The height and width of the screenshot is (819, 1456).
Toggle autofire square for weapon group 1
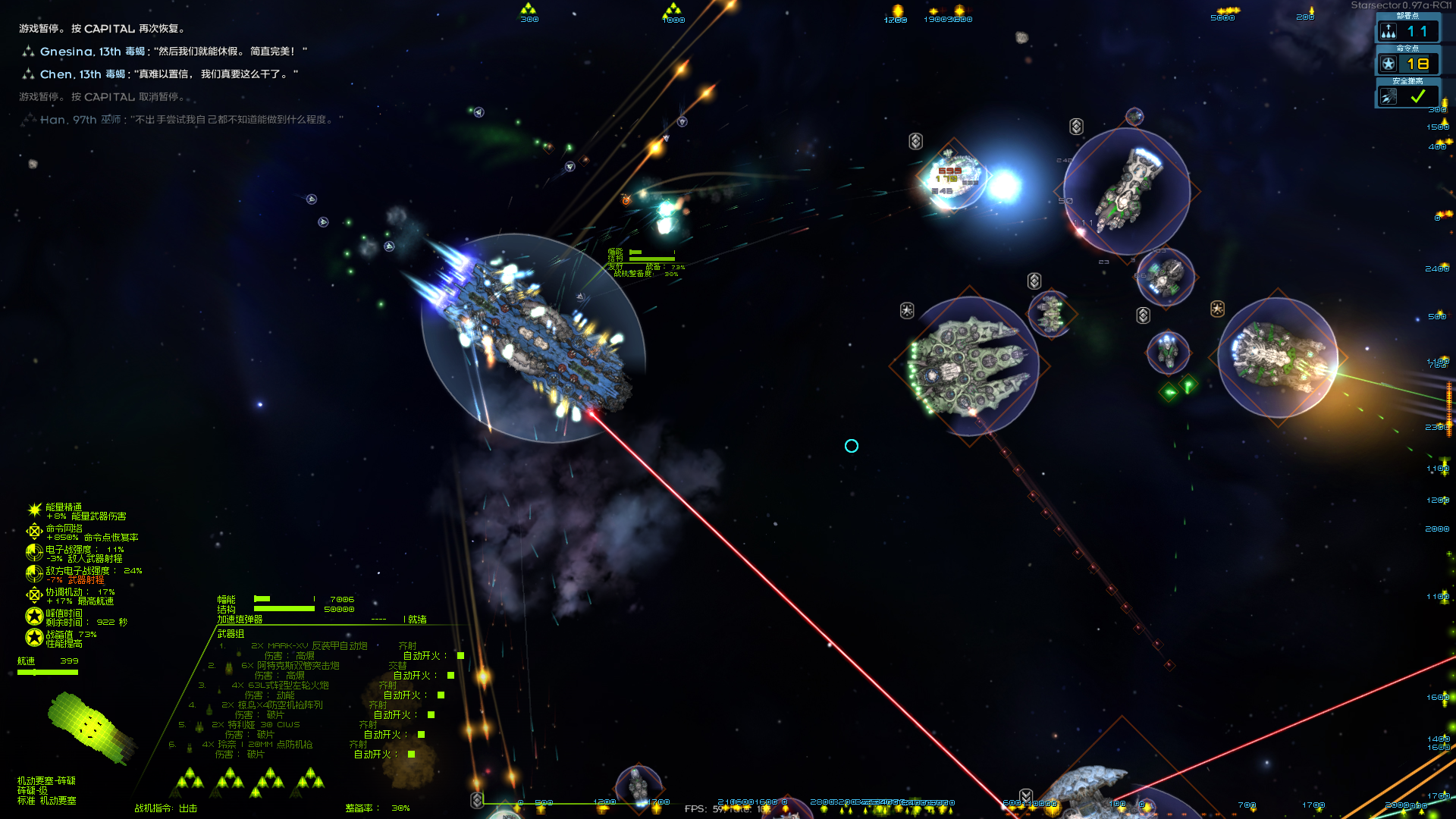click(460, 656)
